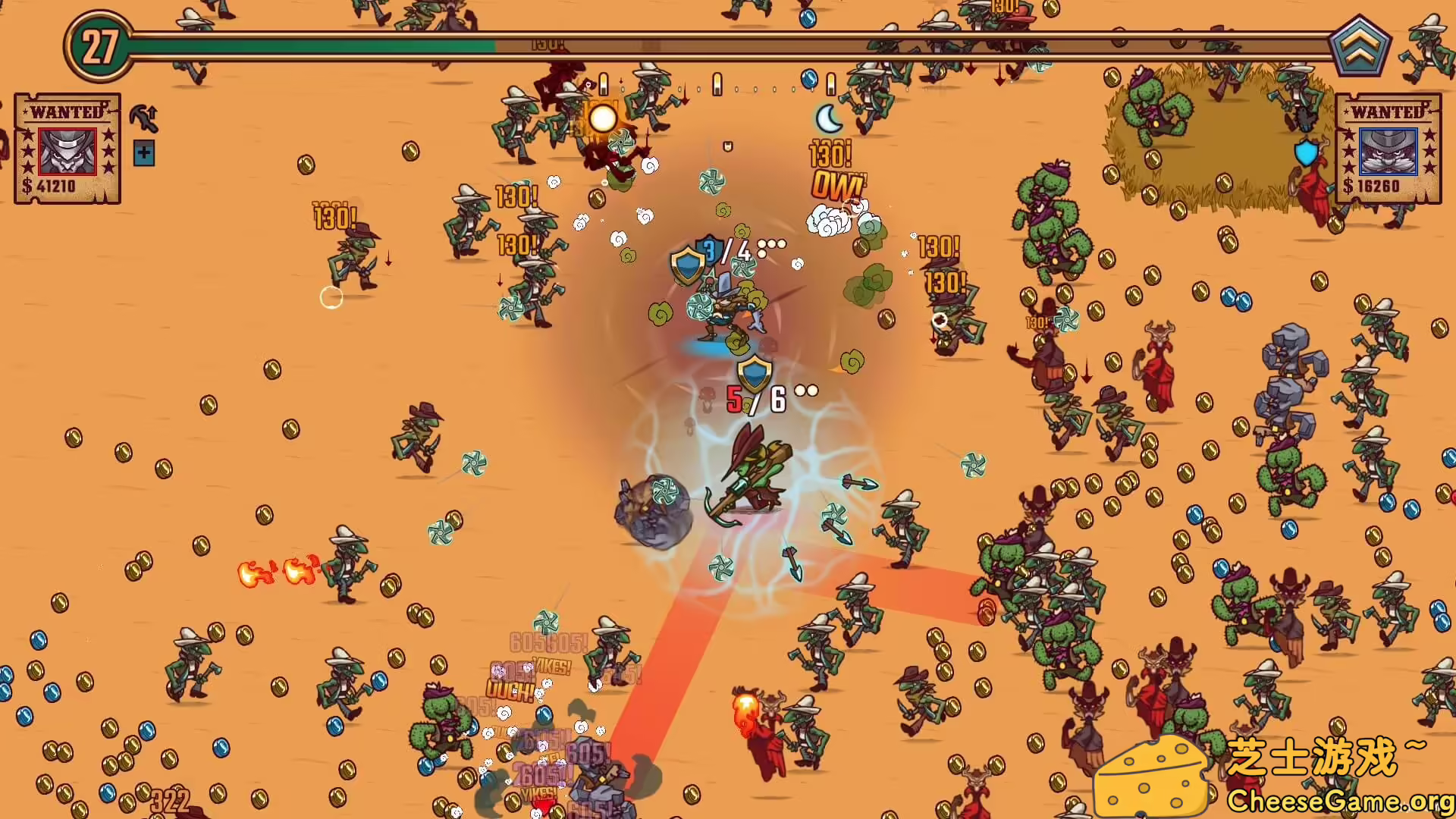Select the blue plus card icon
The height and width of the screenshot is (819, 1456).
tap(143, 154)
